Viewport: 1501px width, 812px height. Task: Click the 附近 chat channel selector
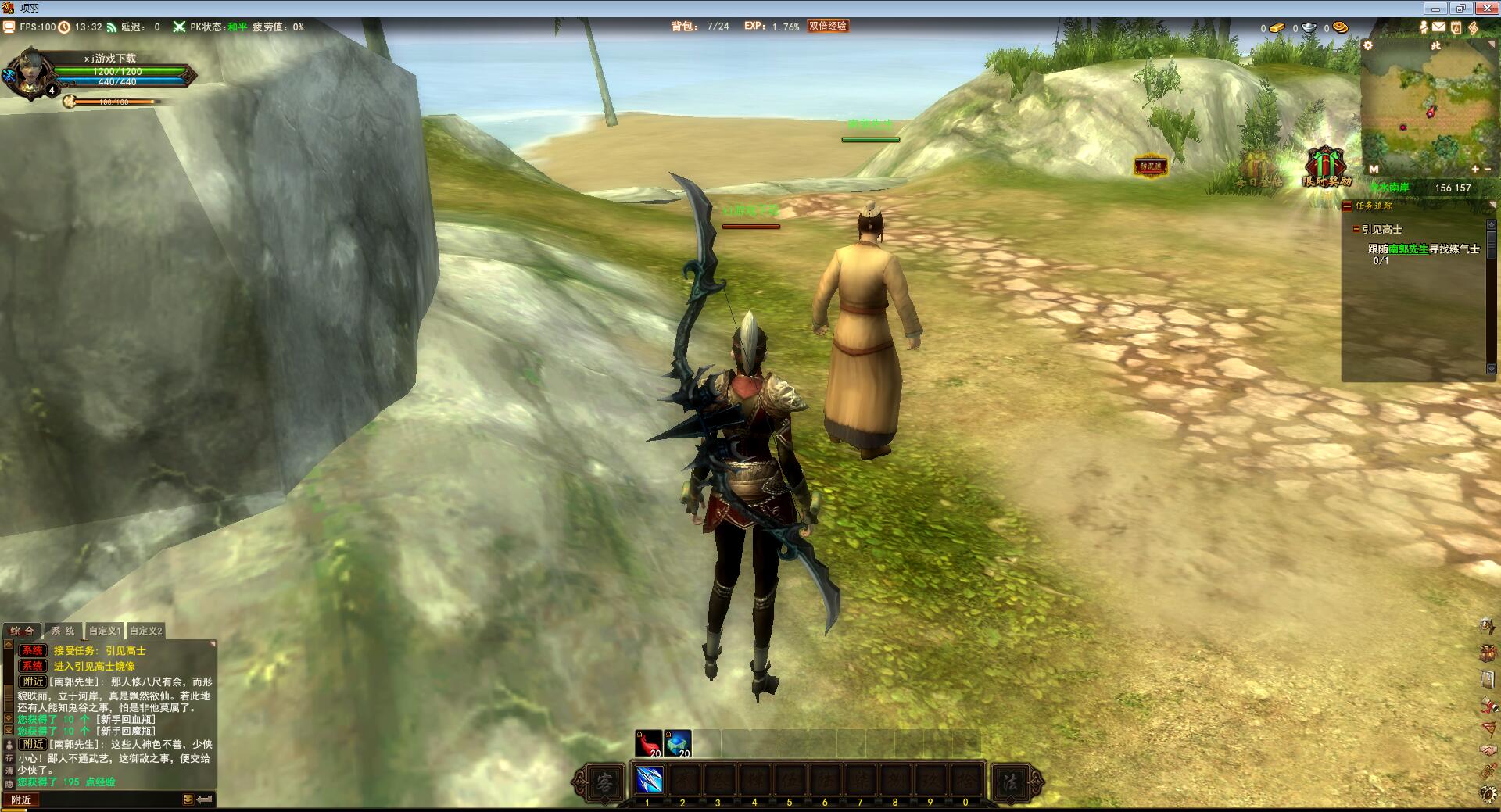pos(21,799)
